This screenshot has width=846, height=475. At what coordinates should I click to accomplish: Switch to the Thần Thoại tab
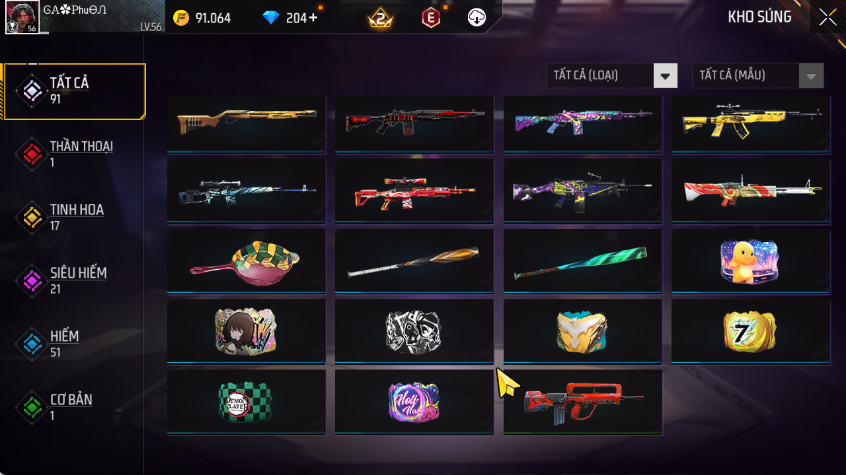[x=74, y=154]
